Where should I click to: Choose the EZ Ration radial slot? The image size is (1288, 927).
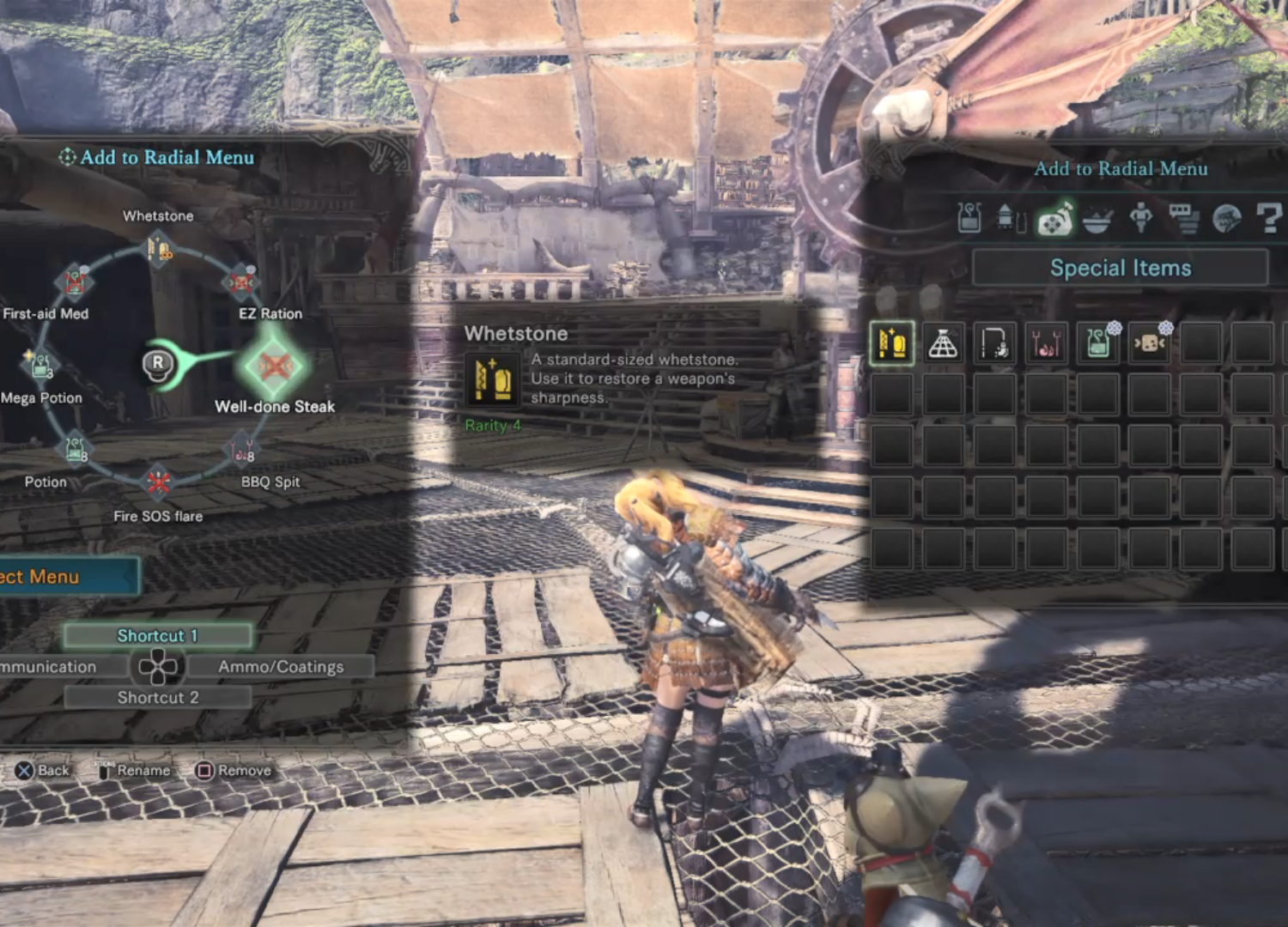tap(241, 282)
